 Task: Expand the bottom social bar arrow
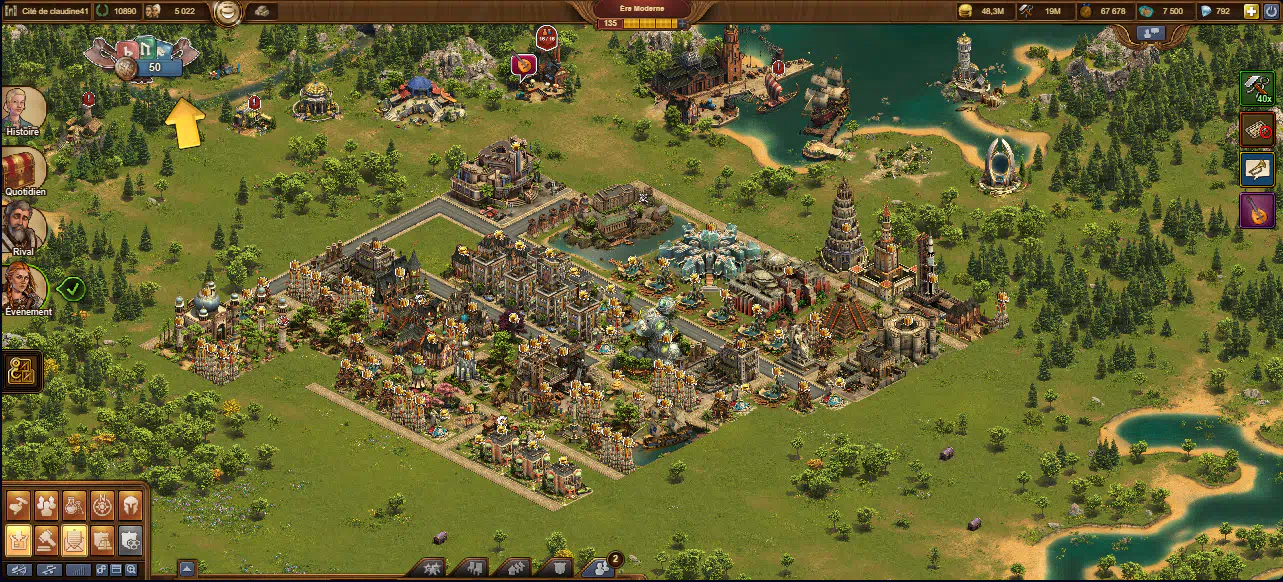tap(186, 568)
